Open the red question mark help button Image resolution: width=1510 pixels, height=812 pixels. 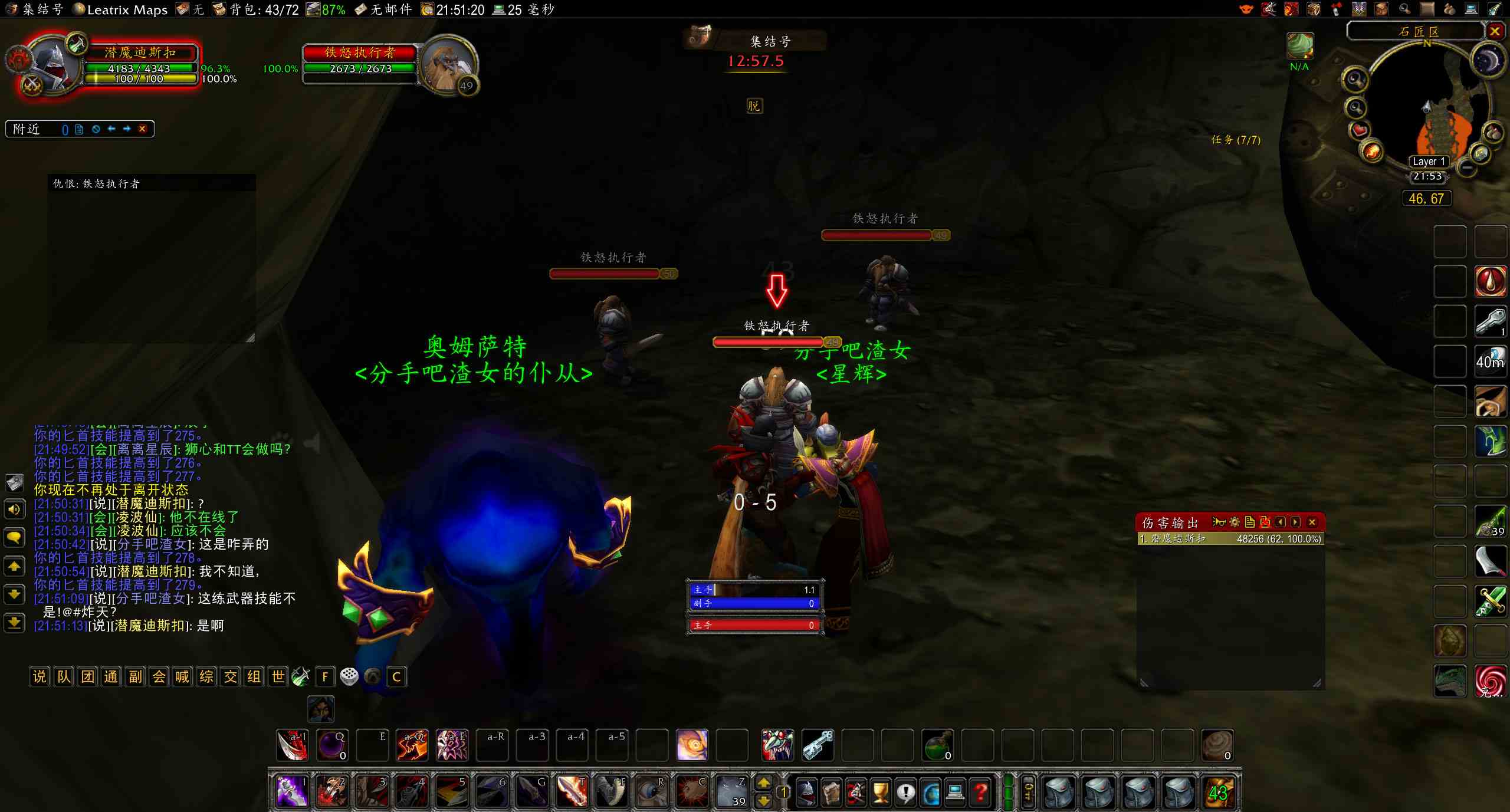981,792
